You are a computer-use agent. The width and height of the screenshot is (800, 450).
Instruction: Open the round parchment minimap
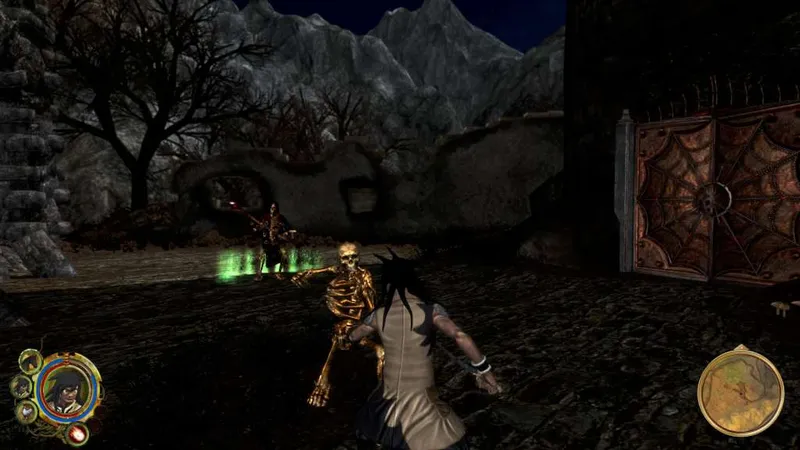click(x=740, y=390)
